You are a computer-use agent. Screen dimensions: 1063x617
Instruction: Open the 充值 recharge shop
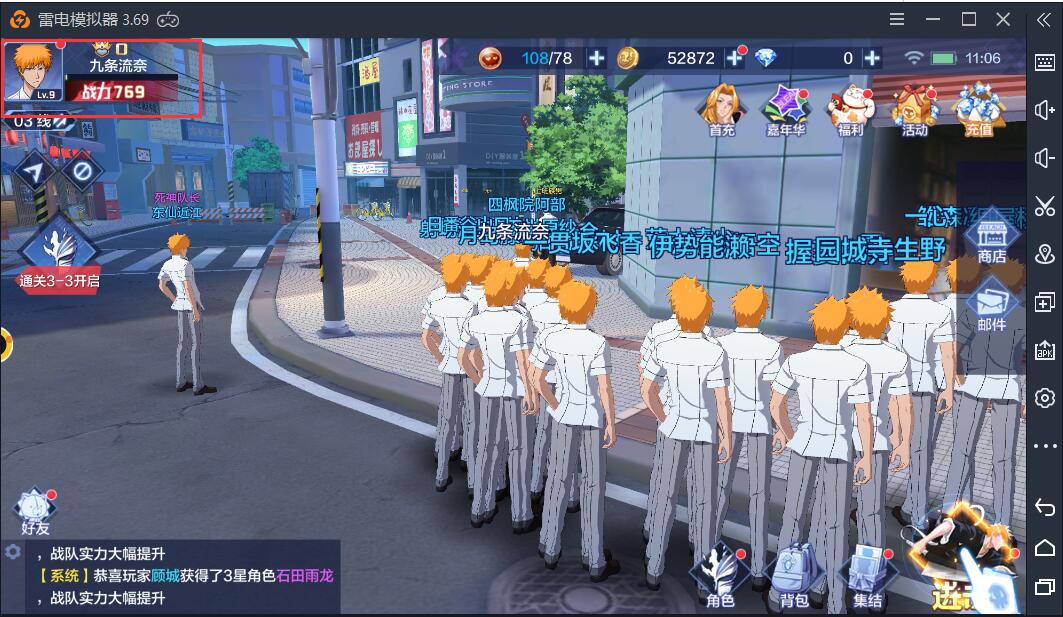pos(979,109)
